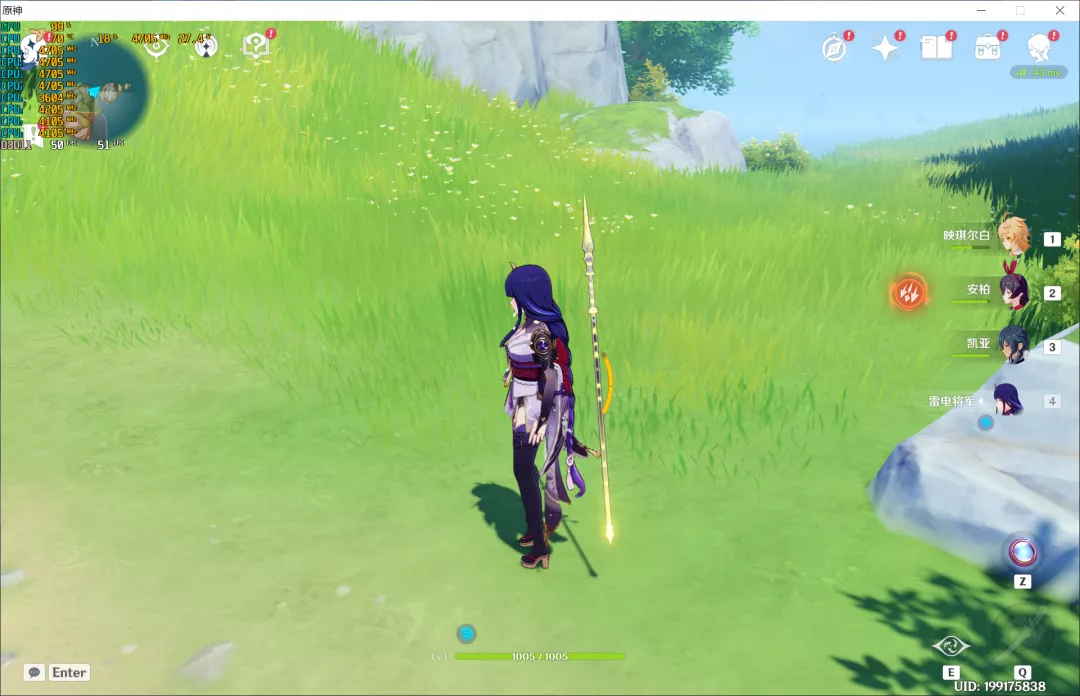1080x696 pixels.
Task: Activate the orange claw burst icon
Action: point(909,292)
